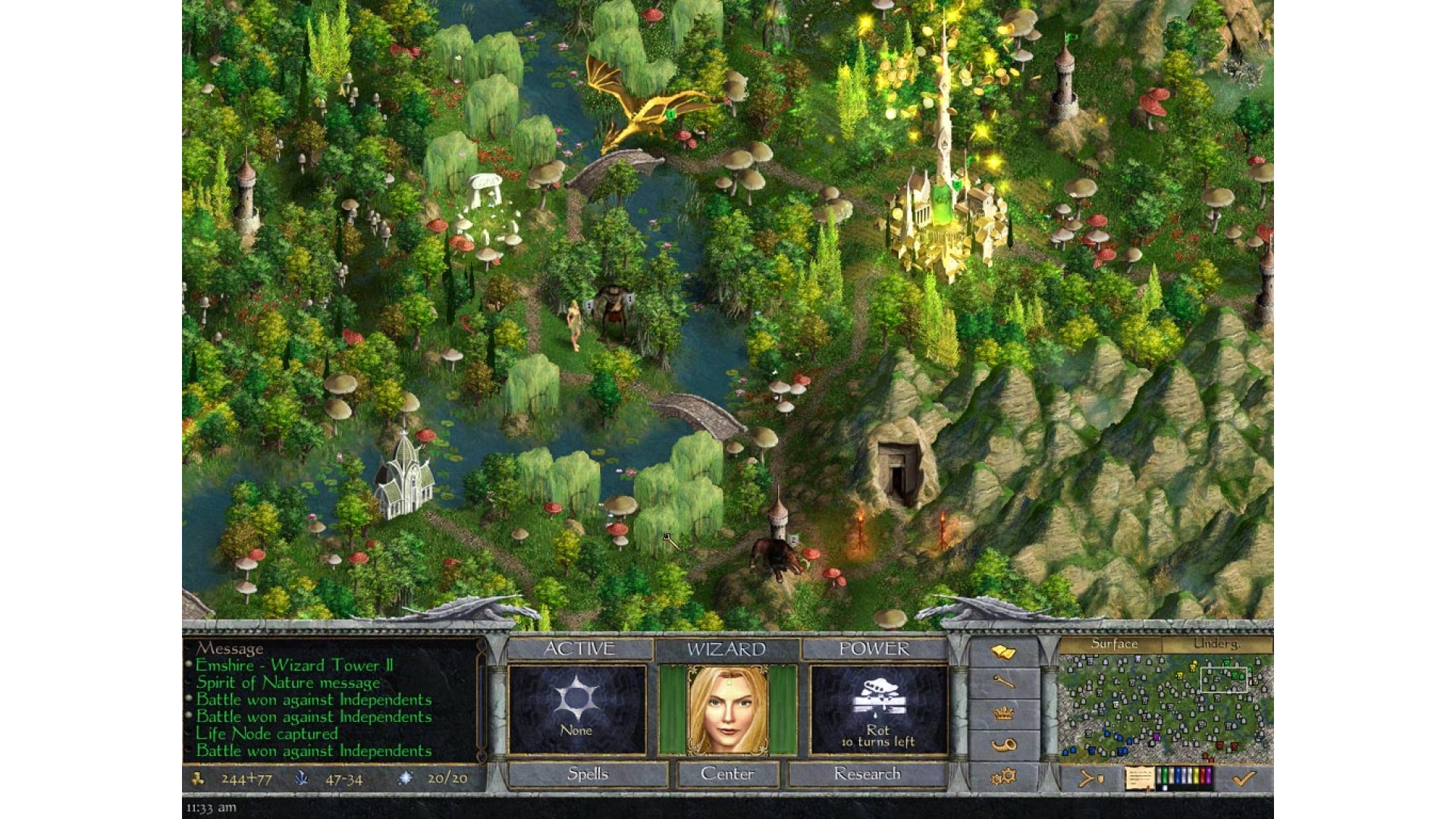1456x819 pixels.
Task: Open the crown icon button
Action: click(x=1003, y=714)
